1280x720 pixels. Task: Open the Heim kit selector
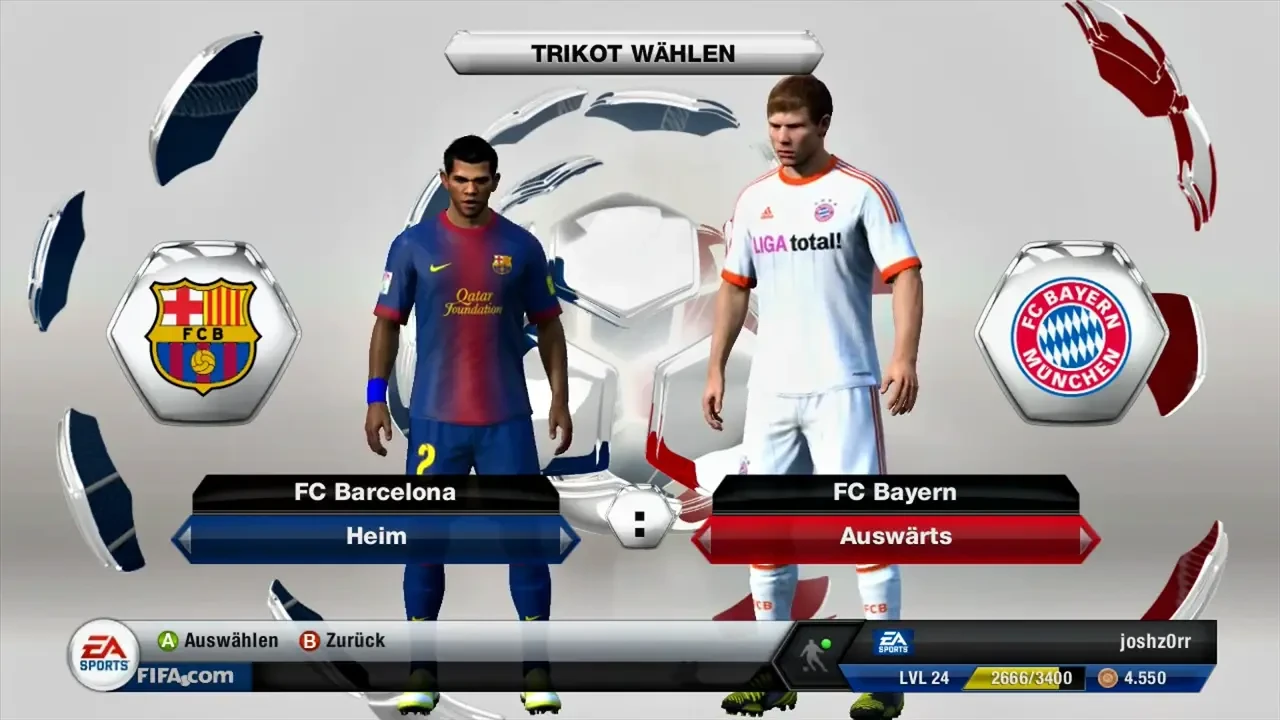point(377,537)
